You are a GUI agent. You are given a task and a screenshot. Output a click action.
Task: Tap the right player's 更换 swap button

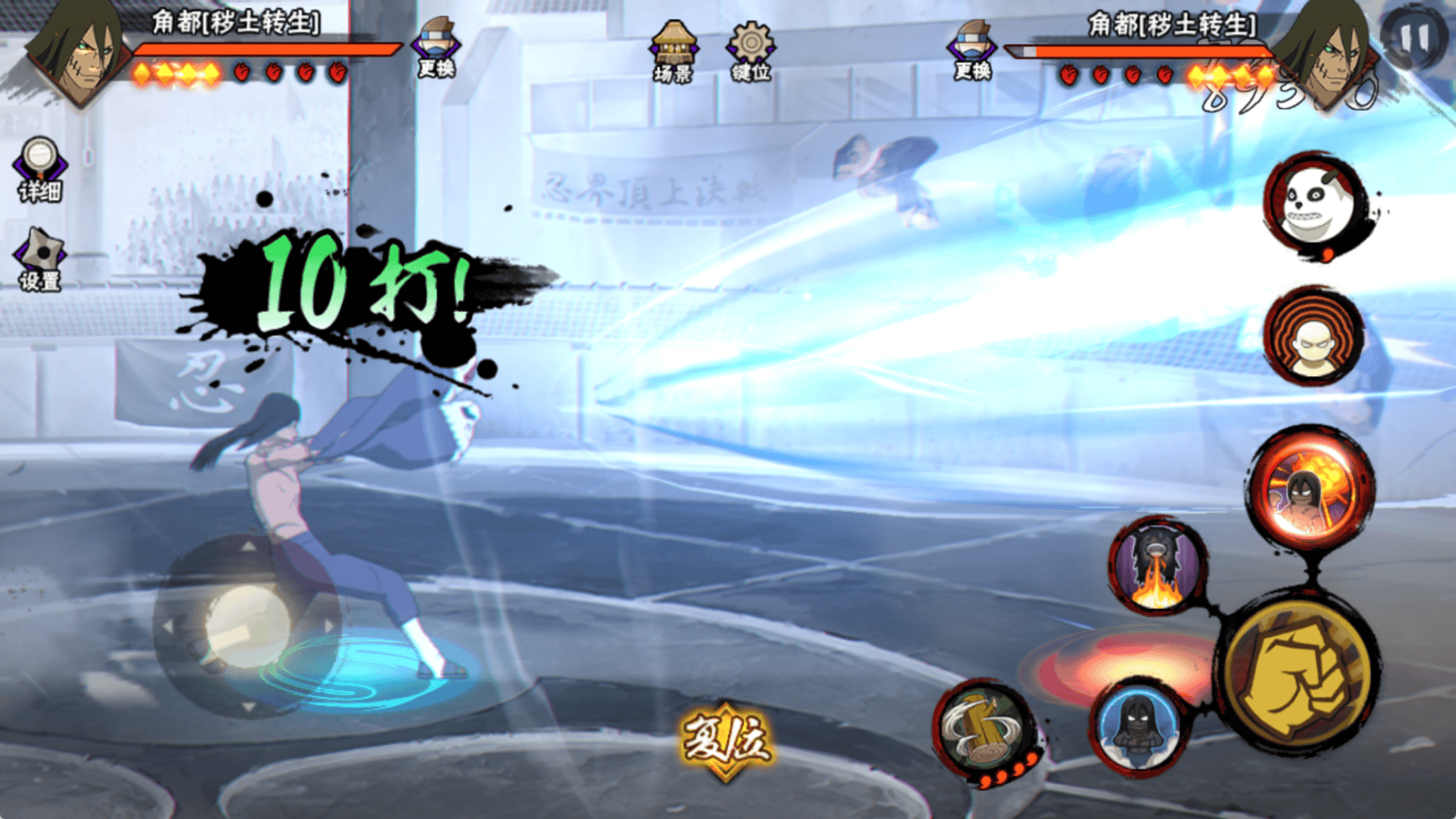coord(972,50)
